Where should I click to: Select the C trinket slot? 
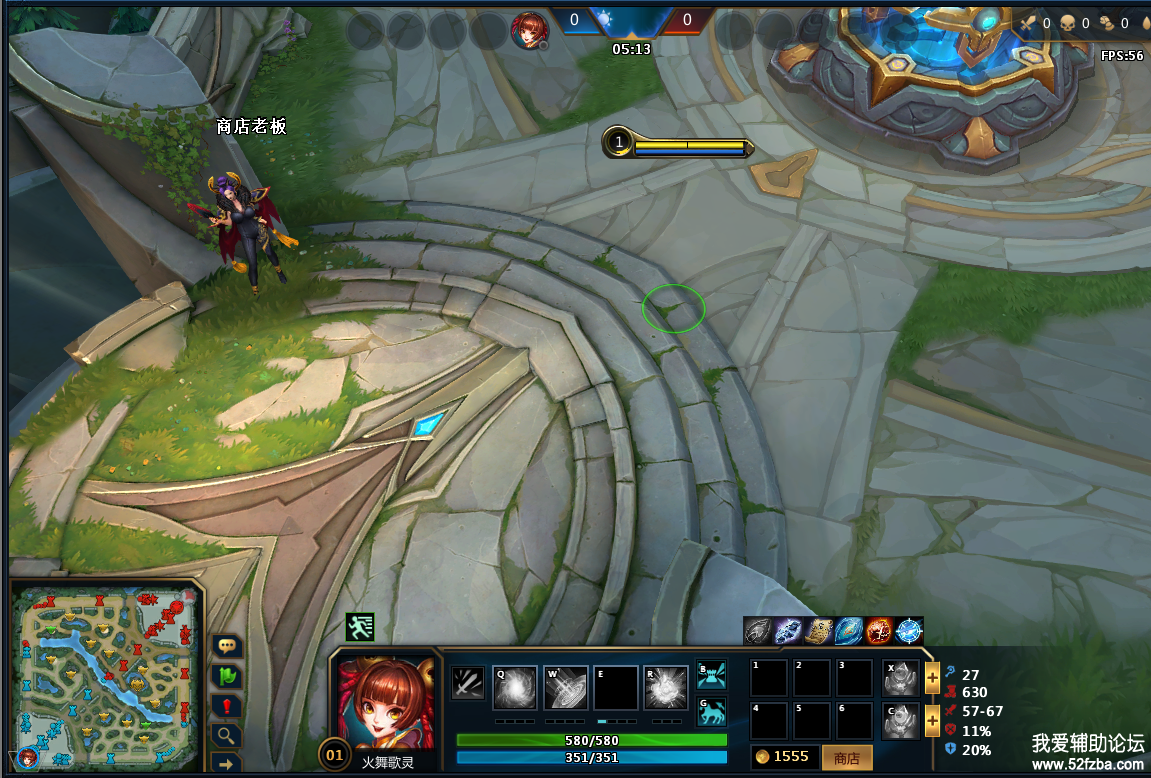pos(902,720)
